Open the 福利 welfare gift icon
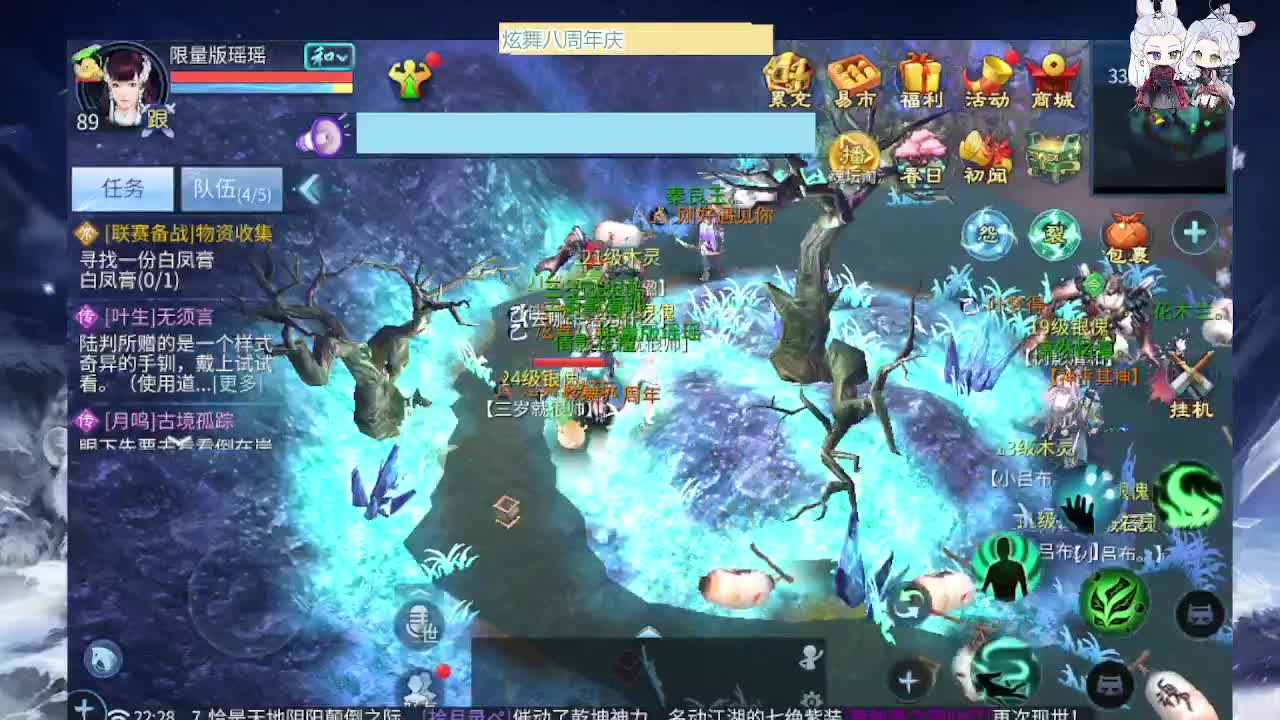The image size is (1280, 720). pos(919,80)
